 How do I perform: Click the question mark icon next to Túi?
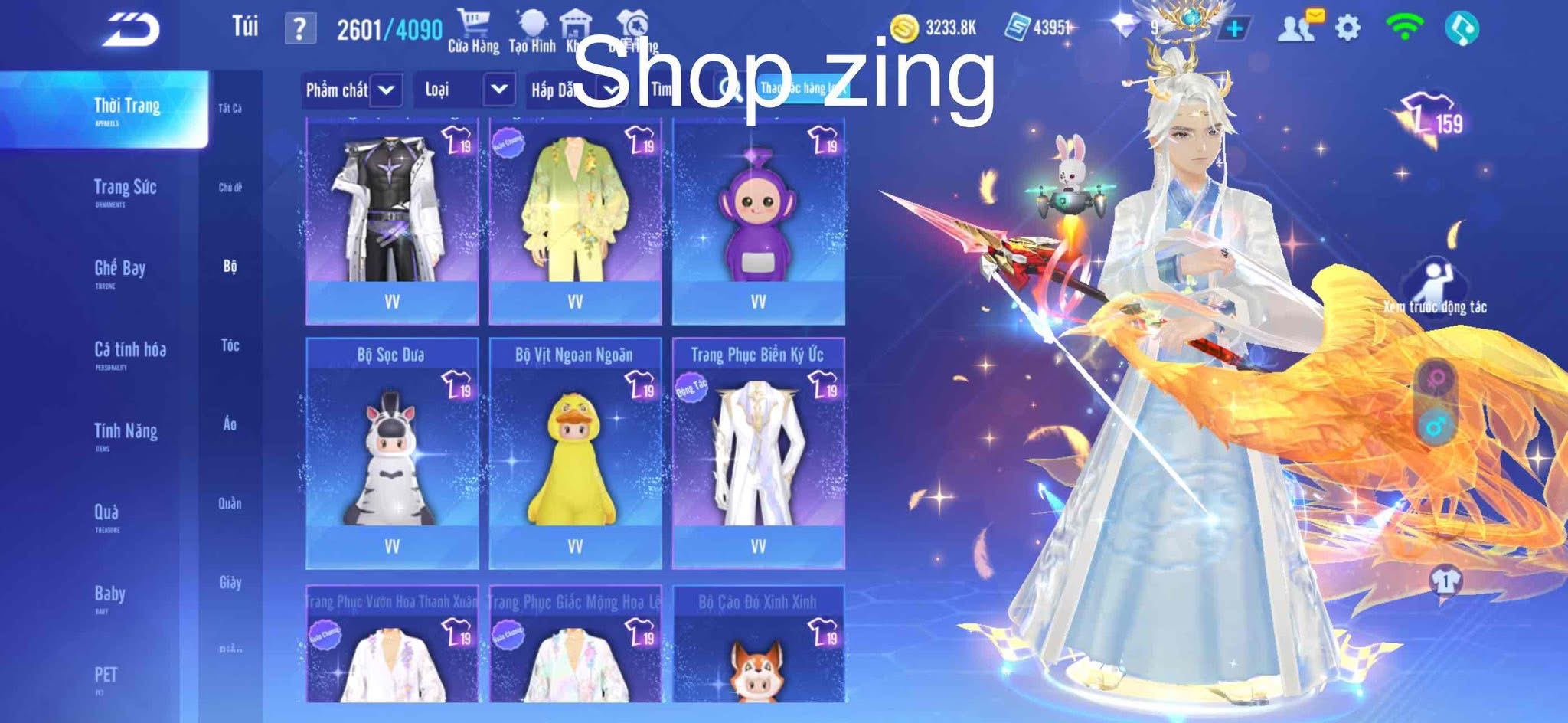pos(299,27)
